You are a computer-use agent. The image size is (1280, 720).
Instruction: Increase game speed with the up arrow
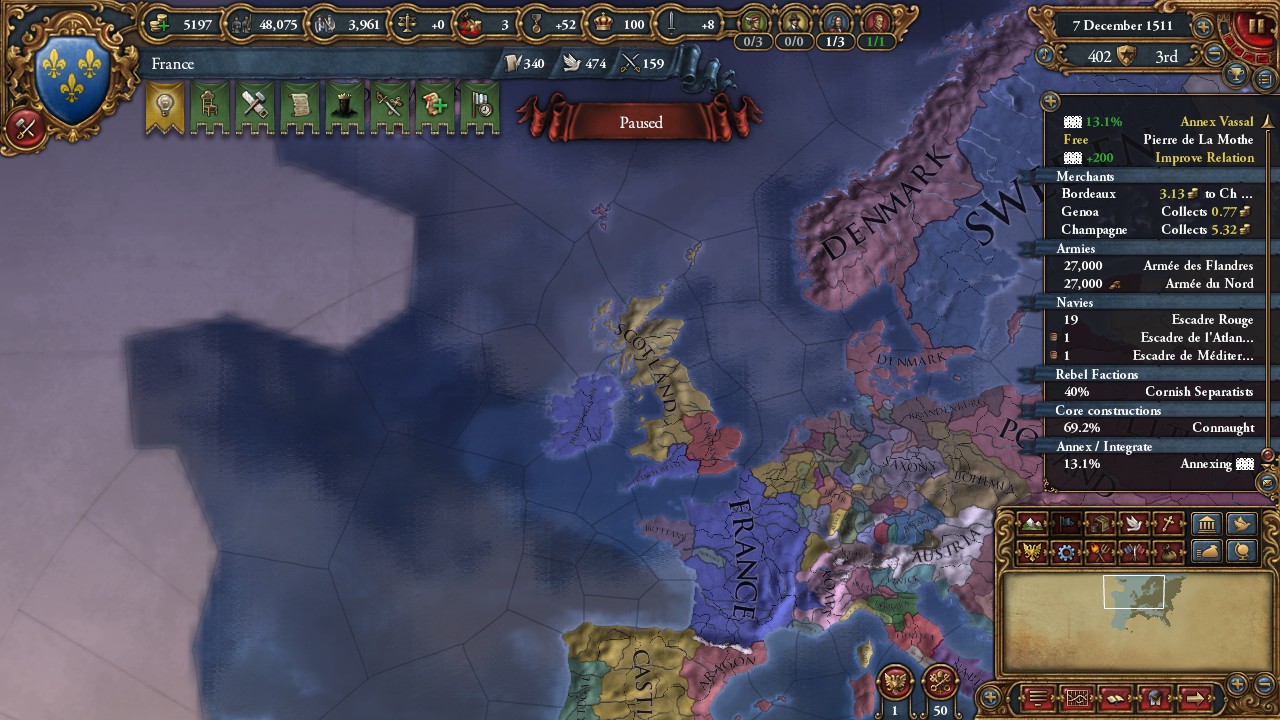point(1203,27)
